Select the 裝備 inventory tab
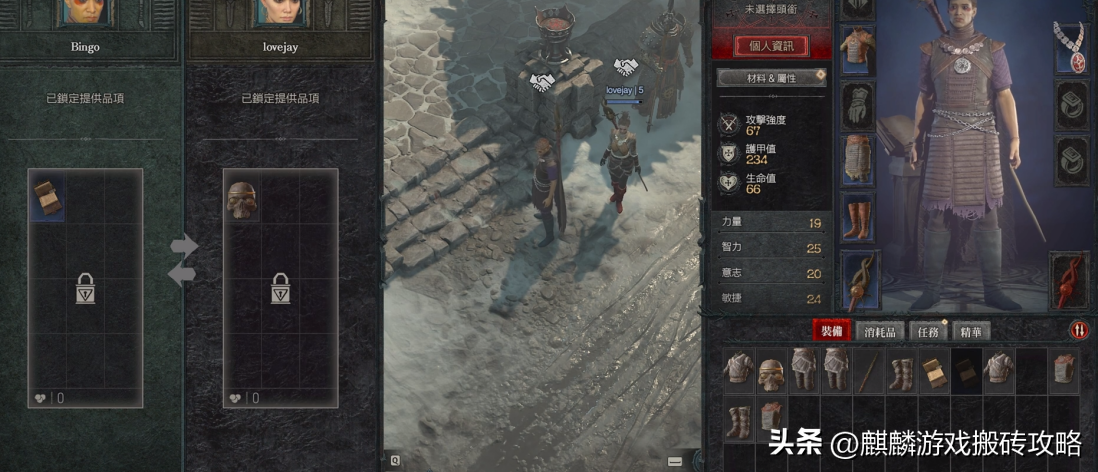Screen dimensions: 1098x472 pyautogui.click(x=832, y=332)
